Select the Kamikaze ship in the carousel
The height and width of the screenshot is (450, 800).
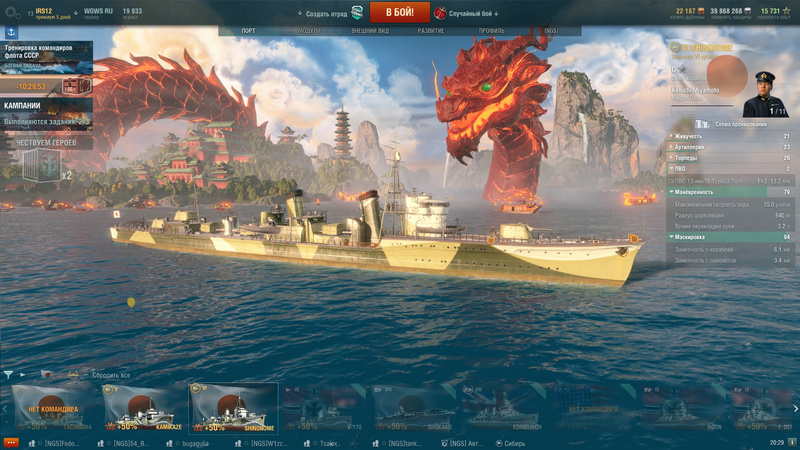pyautogui.click(x=144, y=408)
